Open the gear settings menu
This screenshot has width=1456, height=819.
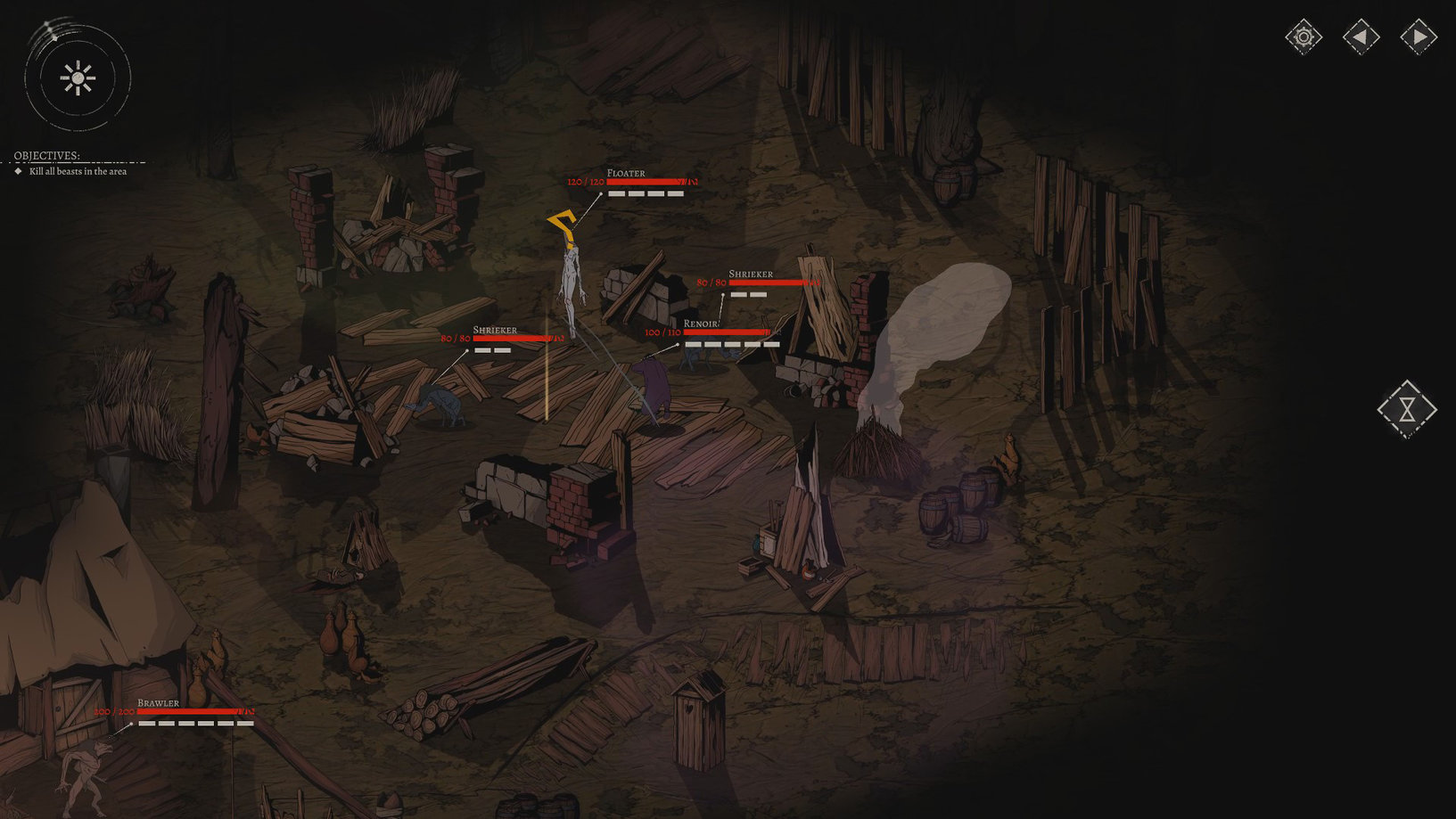[x=1304, y=37]
